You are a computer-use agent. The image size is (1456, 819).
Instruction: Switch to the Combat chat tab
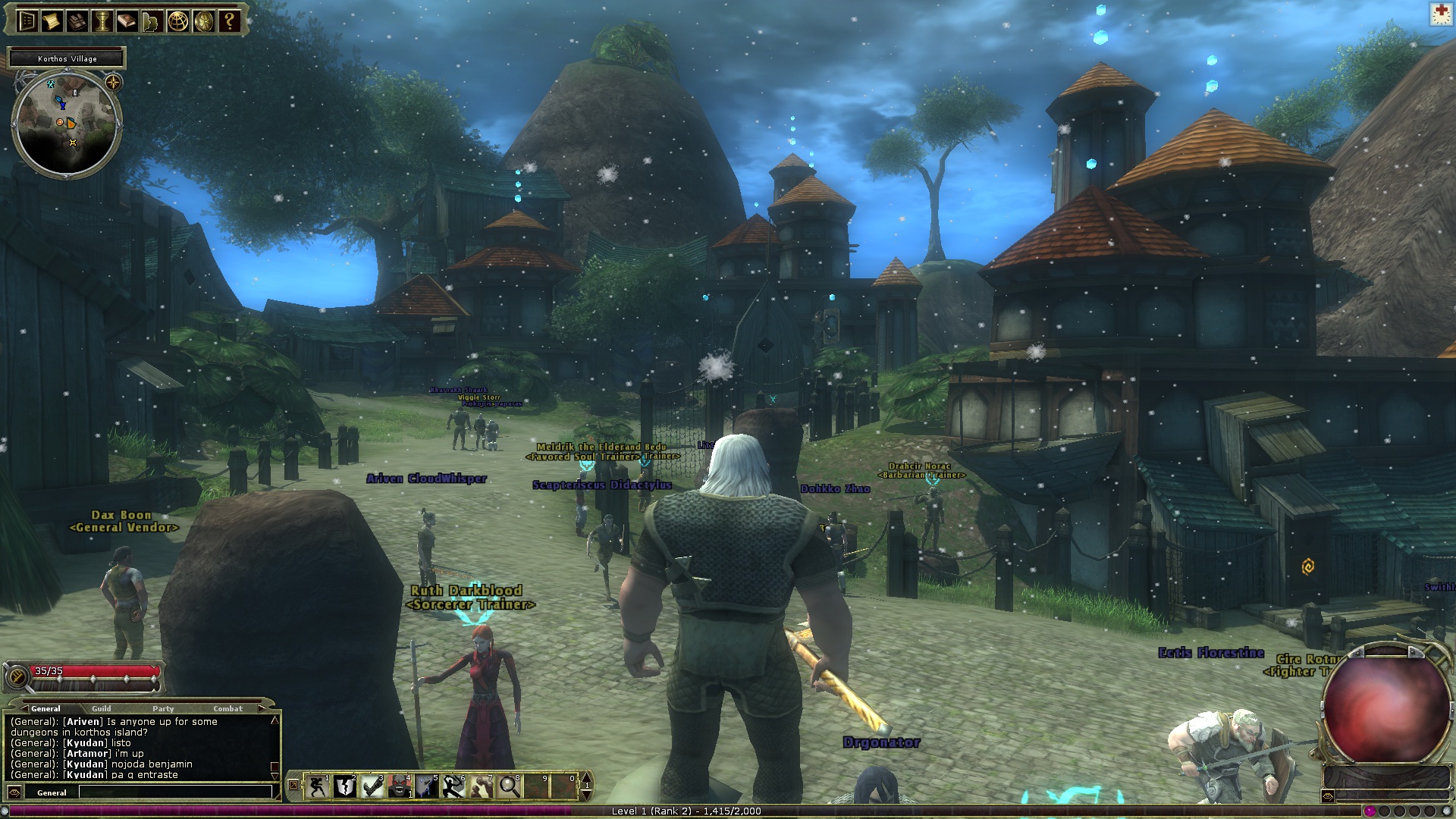(229, 709)
